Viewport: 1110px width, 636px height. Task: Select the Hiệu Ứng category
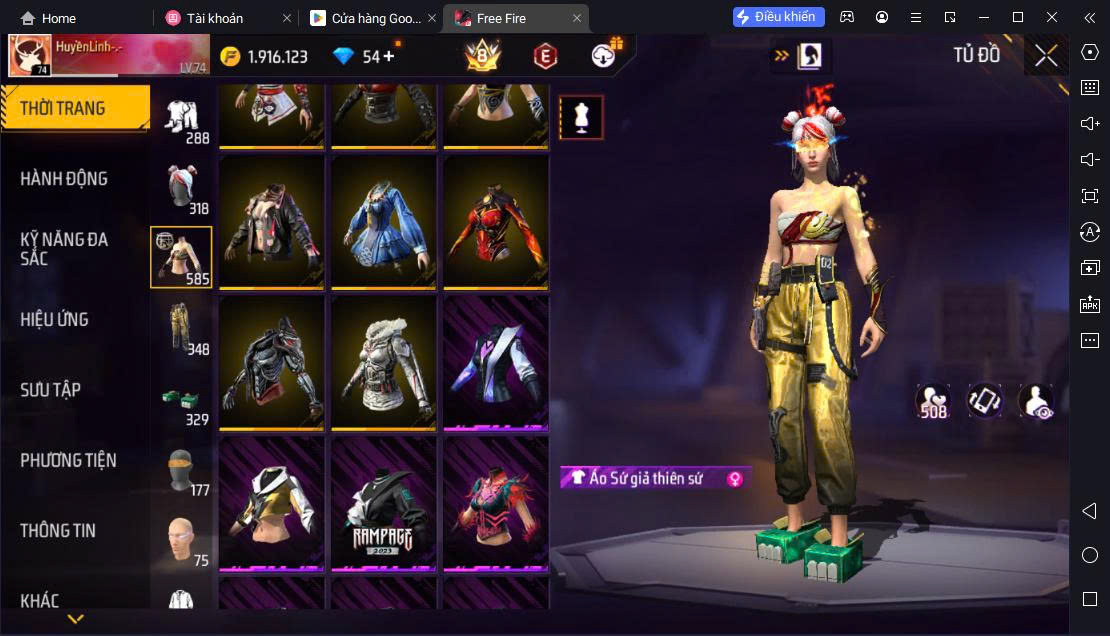pos(55,320)
